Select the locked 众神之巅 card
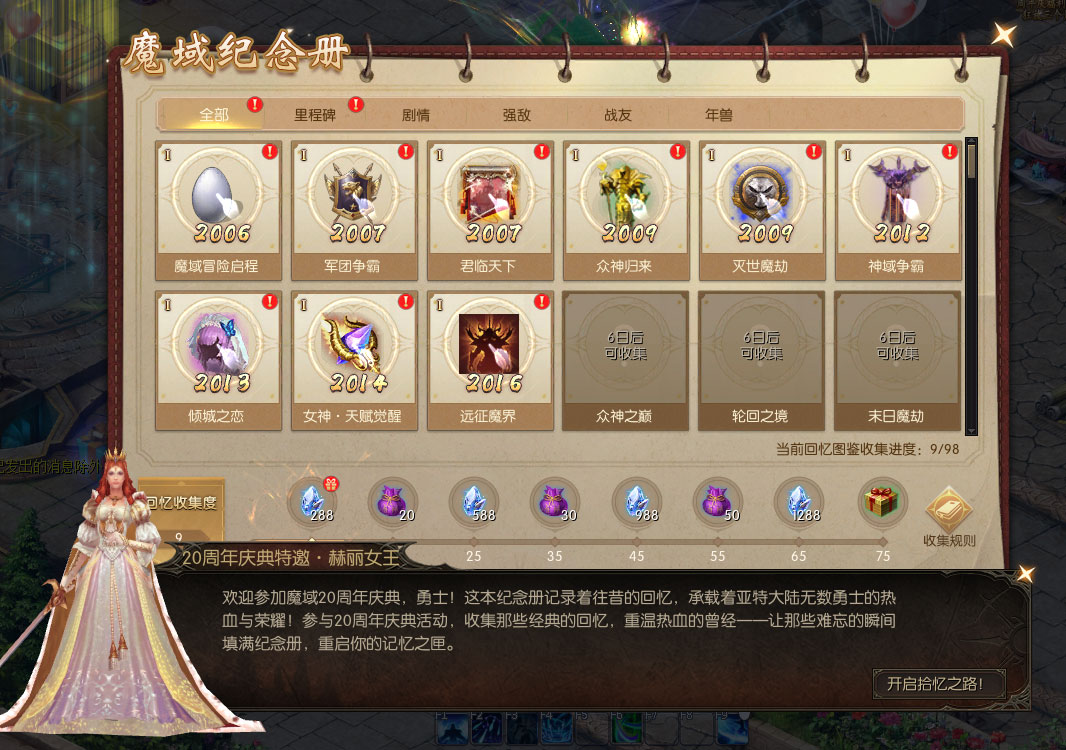 pyautogui.click(x=626, y=359)
